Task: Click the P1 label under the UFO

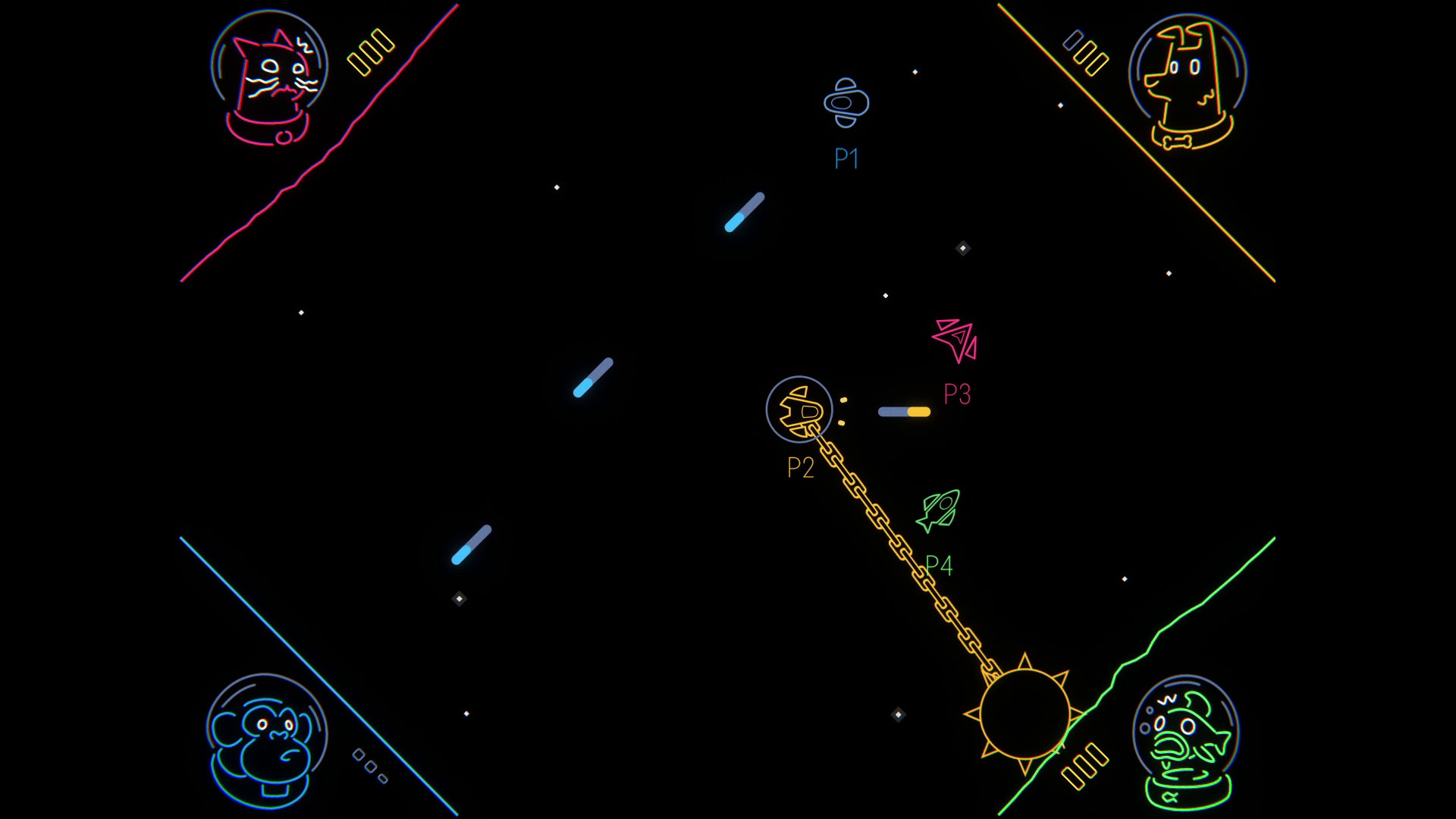Action: tap(845, 159)
